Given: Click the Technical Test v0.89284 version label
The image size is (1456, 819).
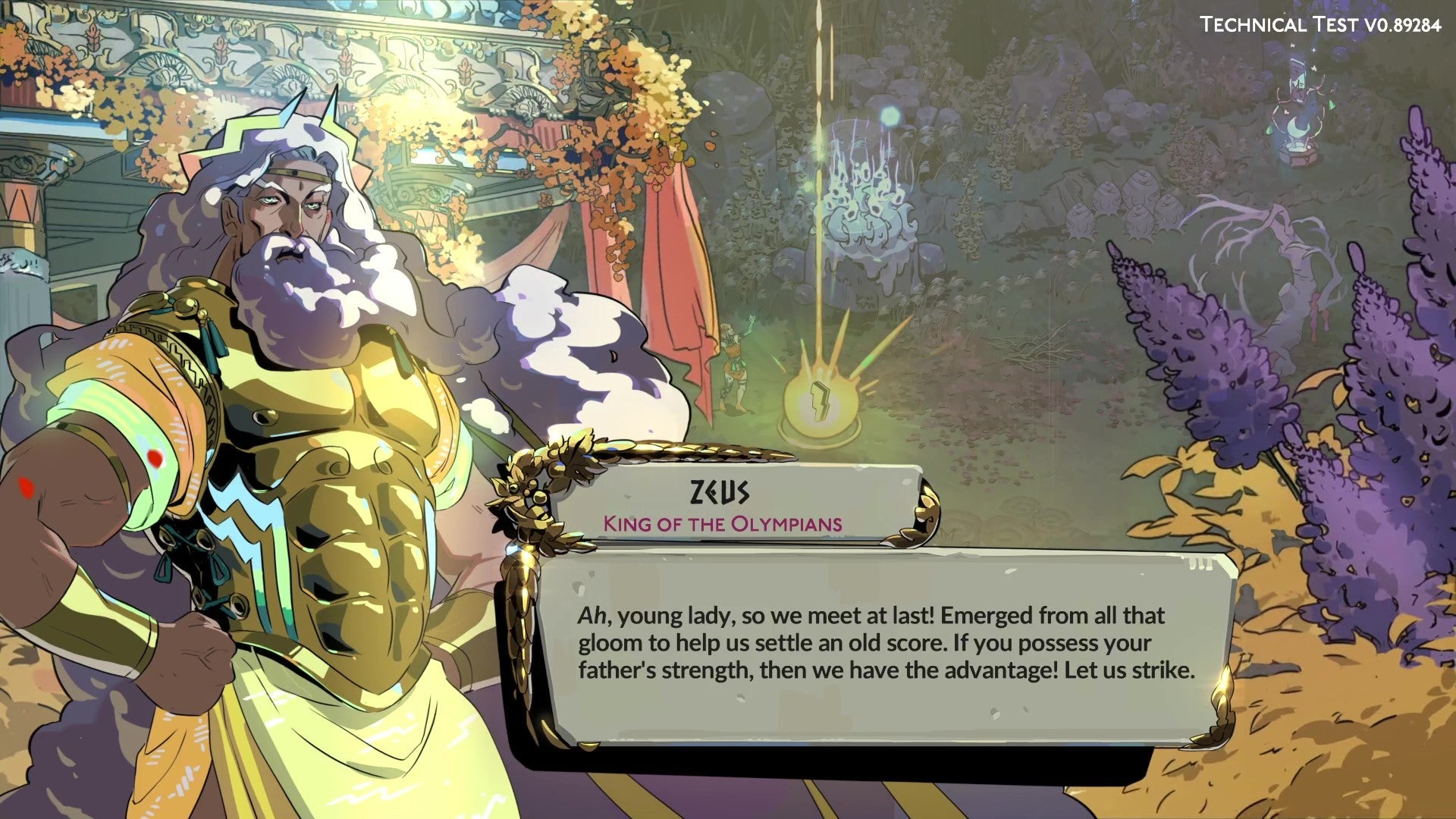Looking at the screenshot, I should [1323, 24].
